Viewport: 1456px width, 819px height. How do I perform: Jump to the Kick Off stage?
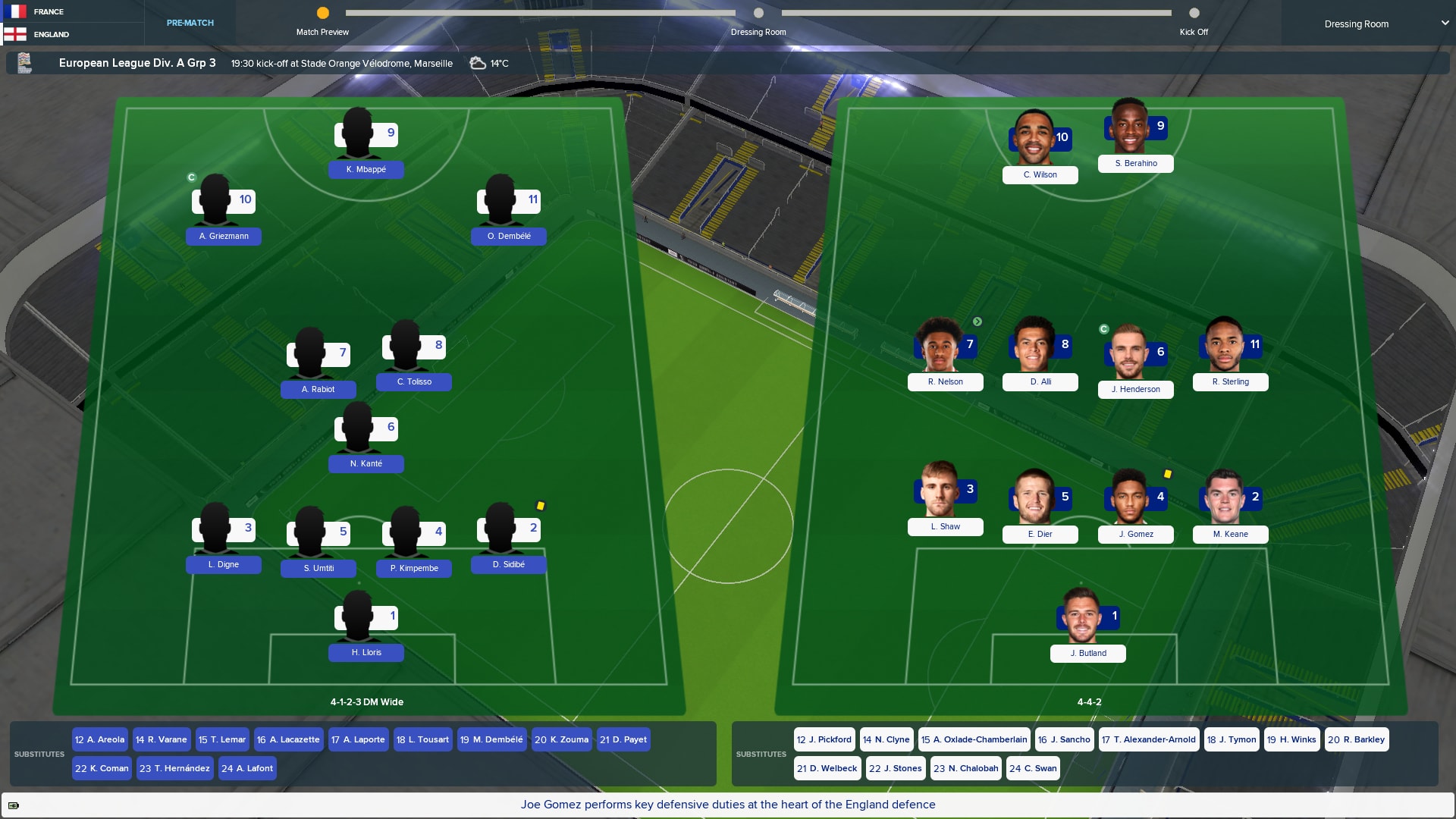[1194, 13]
